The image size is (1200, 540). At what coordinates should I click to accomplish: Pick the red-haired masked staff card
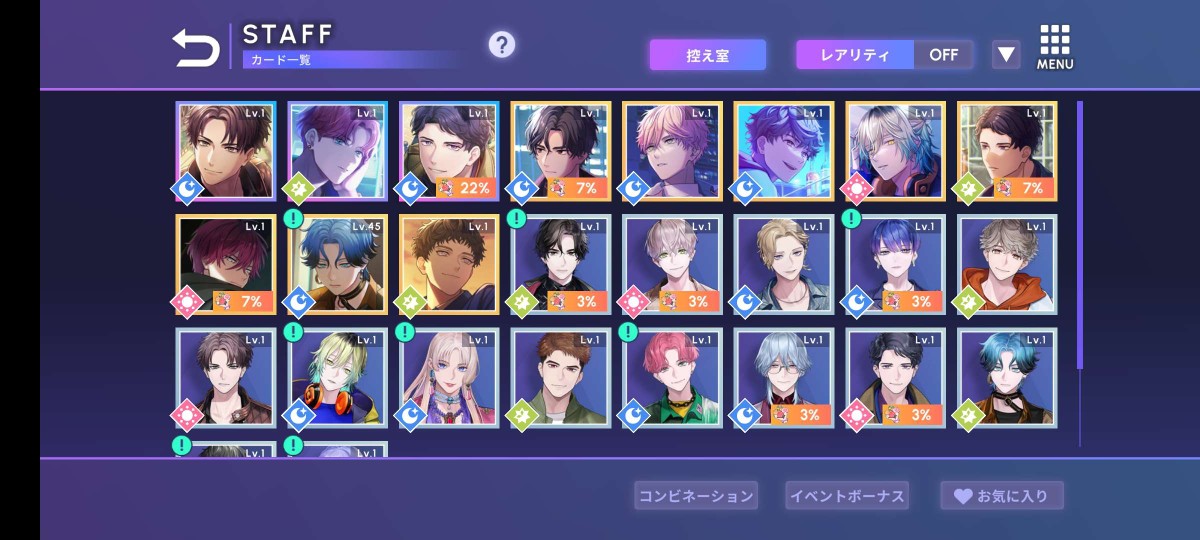[x=226, y=265]
